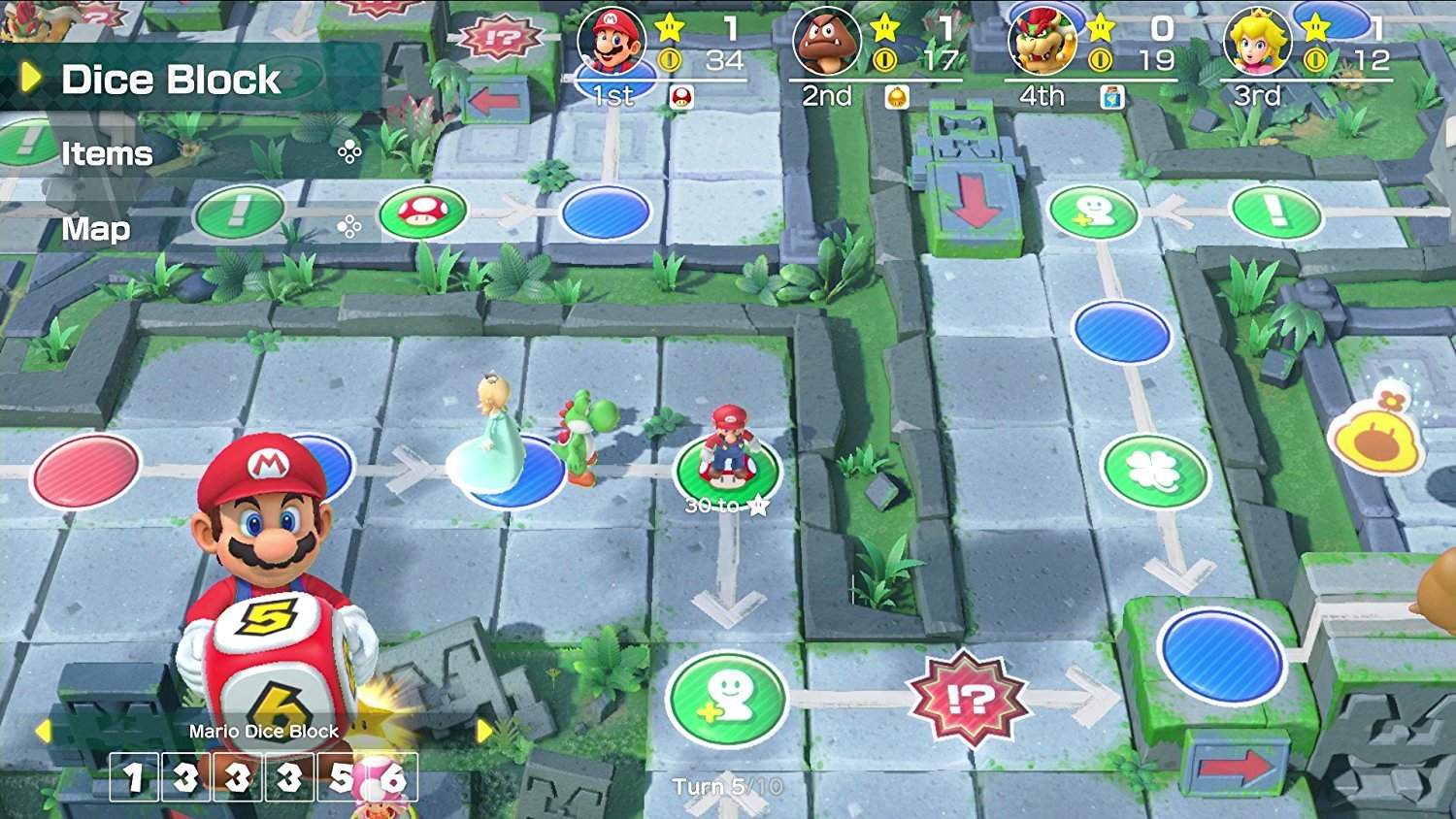The image size is (1456, 819).
Task: Click the 30 to Star label near Mario
Action: 722,504
